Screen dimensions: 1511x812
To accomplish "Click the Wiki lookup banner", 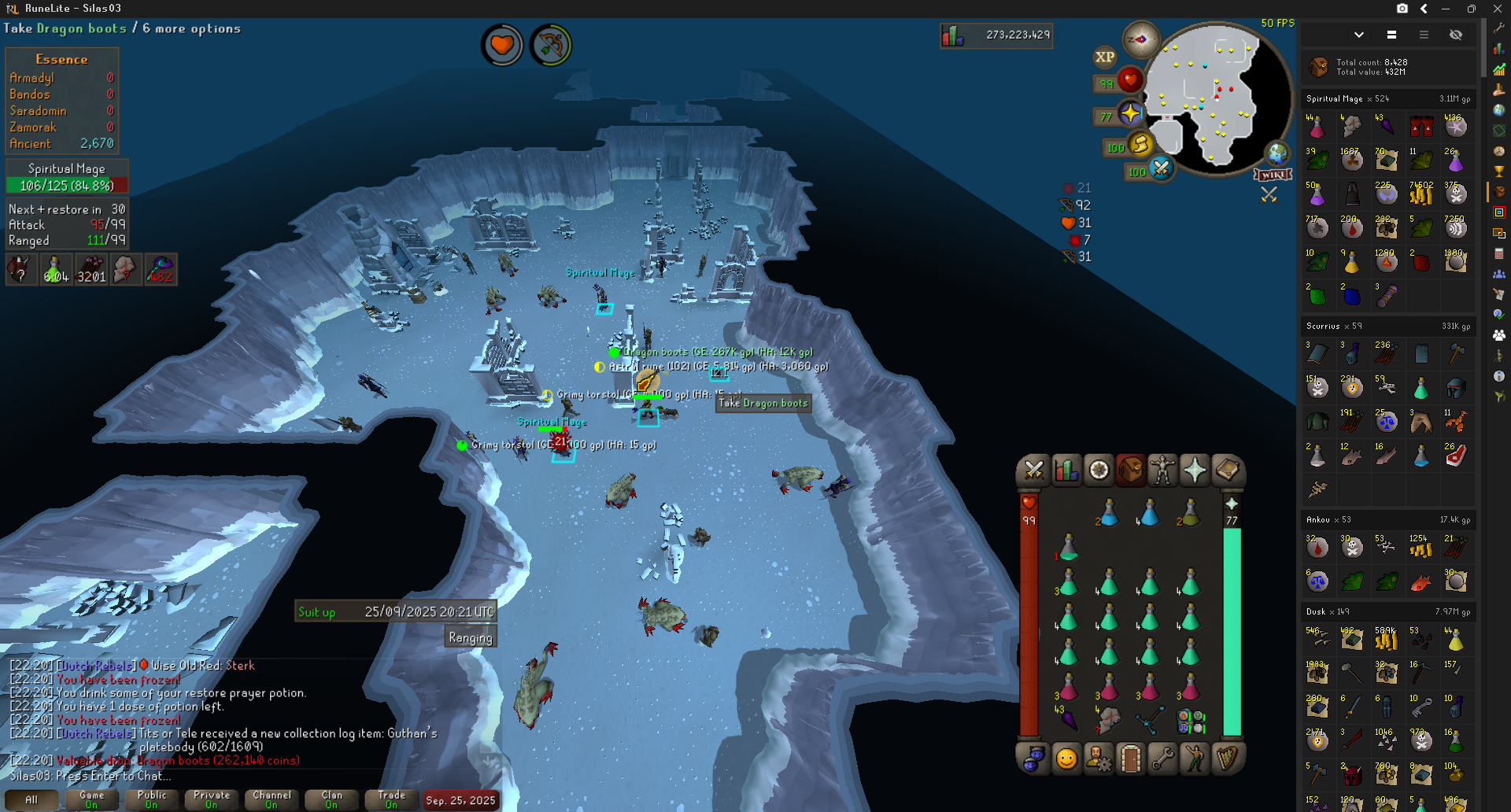I will click(1273, 175).
